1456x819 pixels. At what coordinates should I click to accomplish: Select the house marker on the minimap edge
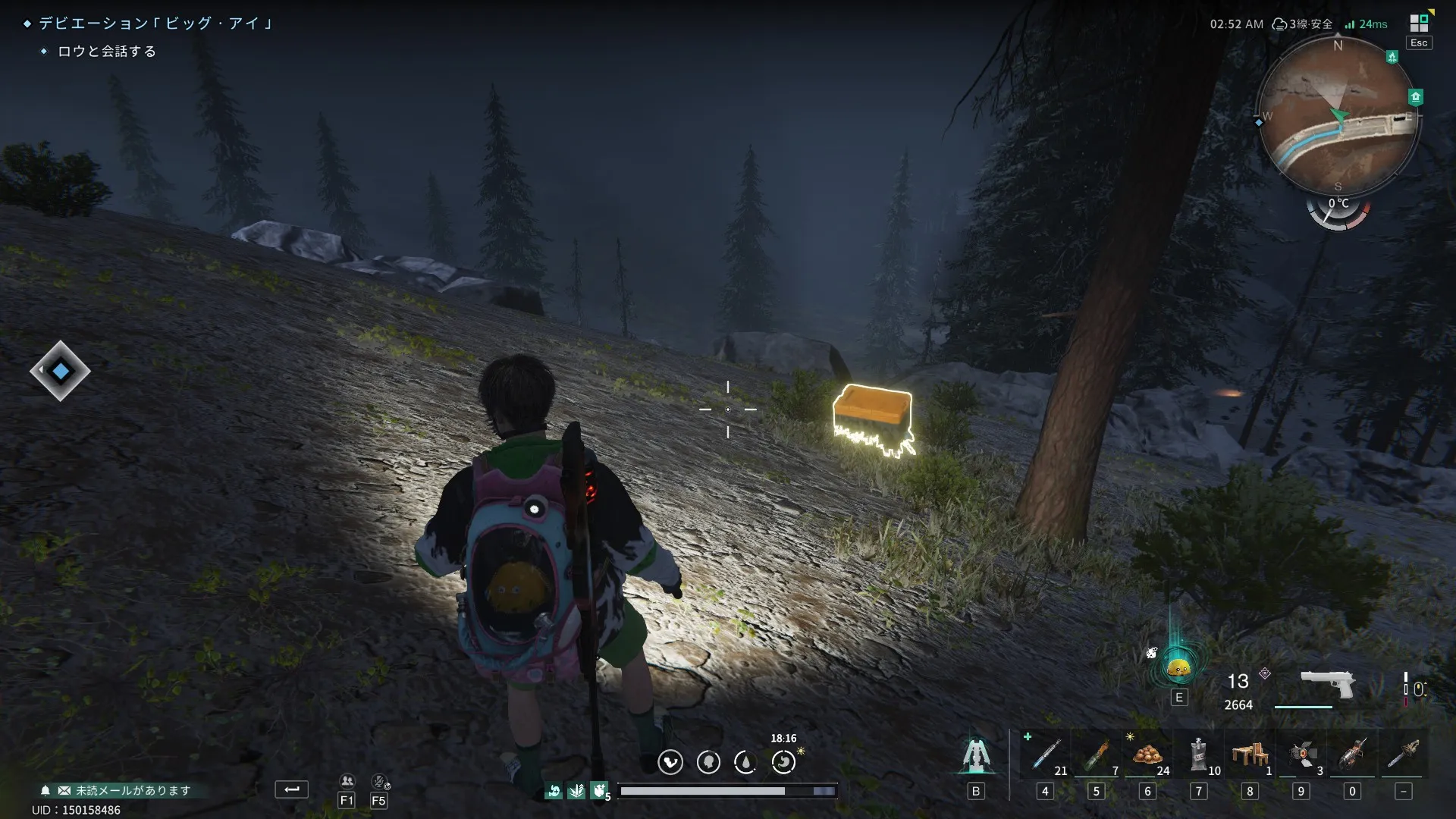pos(1415,97)
